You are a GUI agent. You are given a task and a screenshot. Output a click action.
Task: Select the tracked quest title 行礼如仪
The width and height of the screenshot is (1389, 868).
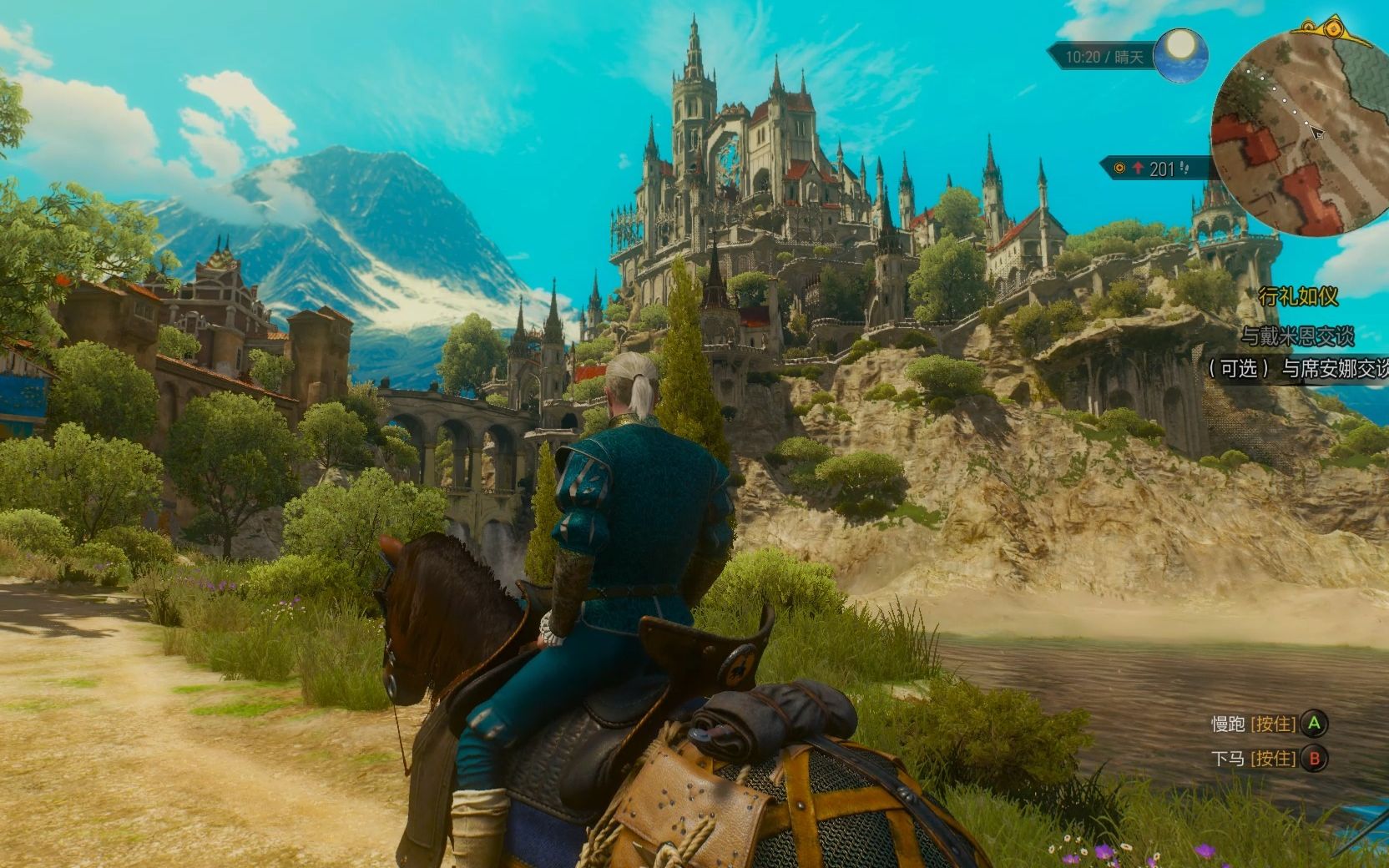pyautogui.click(x=1298, y=295)
